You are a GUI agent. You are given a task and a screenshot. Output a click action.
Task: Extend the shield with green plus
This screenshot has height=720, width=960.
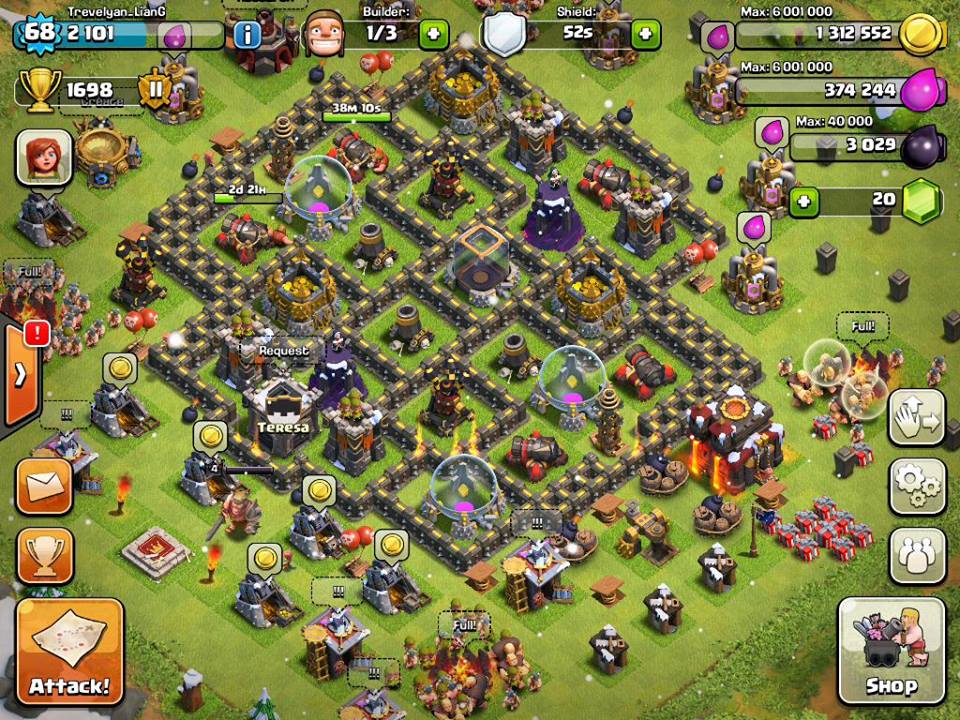pos(646,35)
